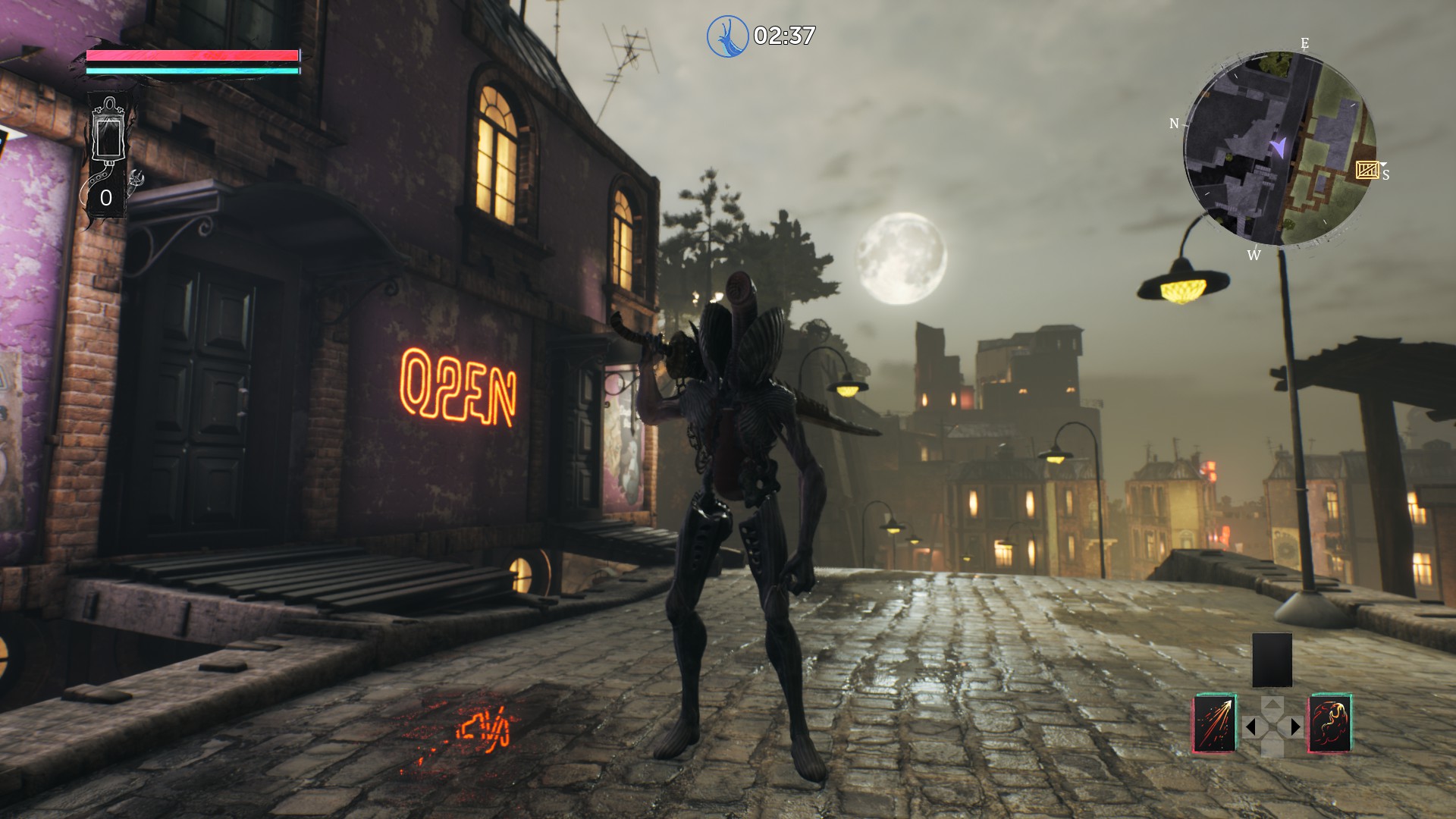Click the teal energy bar below the health bar
This screenshot has width=1456, height=819.
pyautogui.click(x=192, y=72)
